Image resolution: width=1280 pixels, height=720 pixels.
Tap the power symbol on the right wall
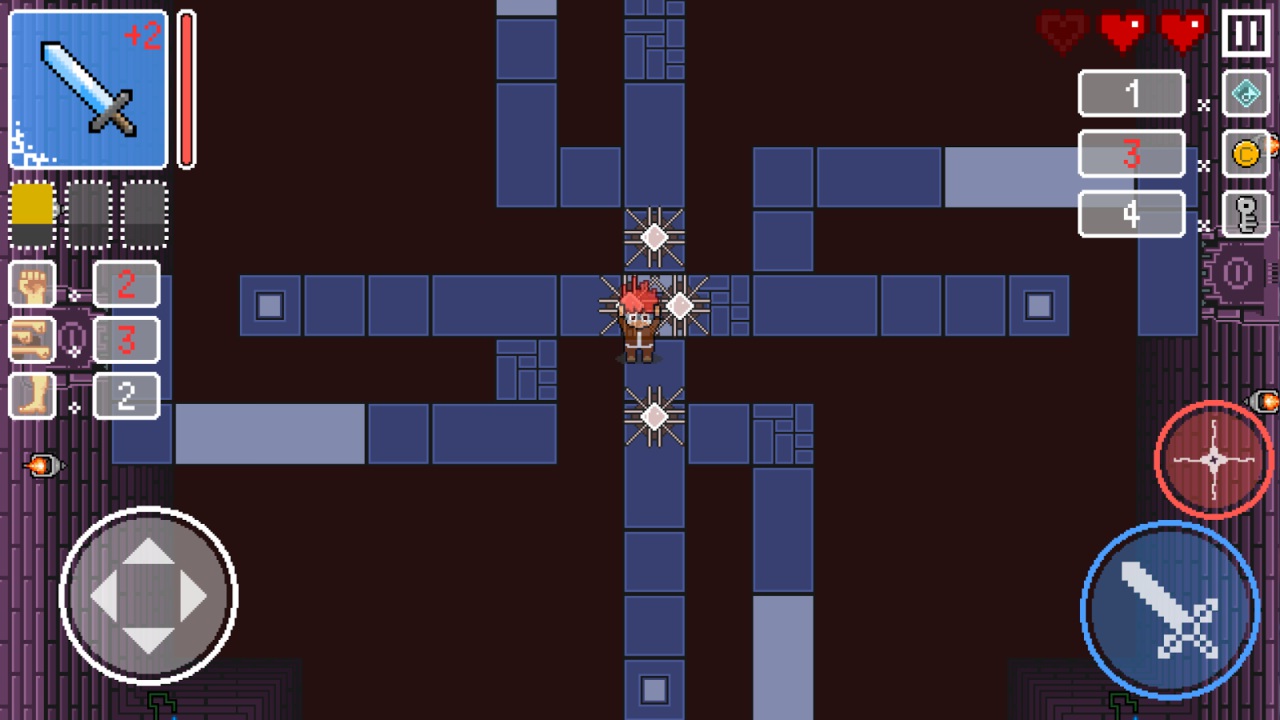[x=1240, y=273]
